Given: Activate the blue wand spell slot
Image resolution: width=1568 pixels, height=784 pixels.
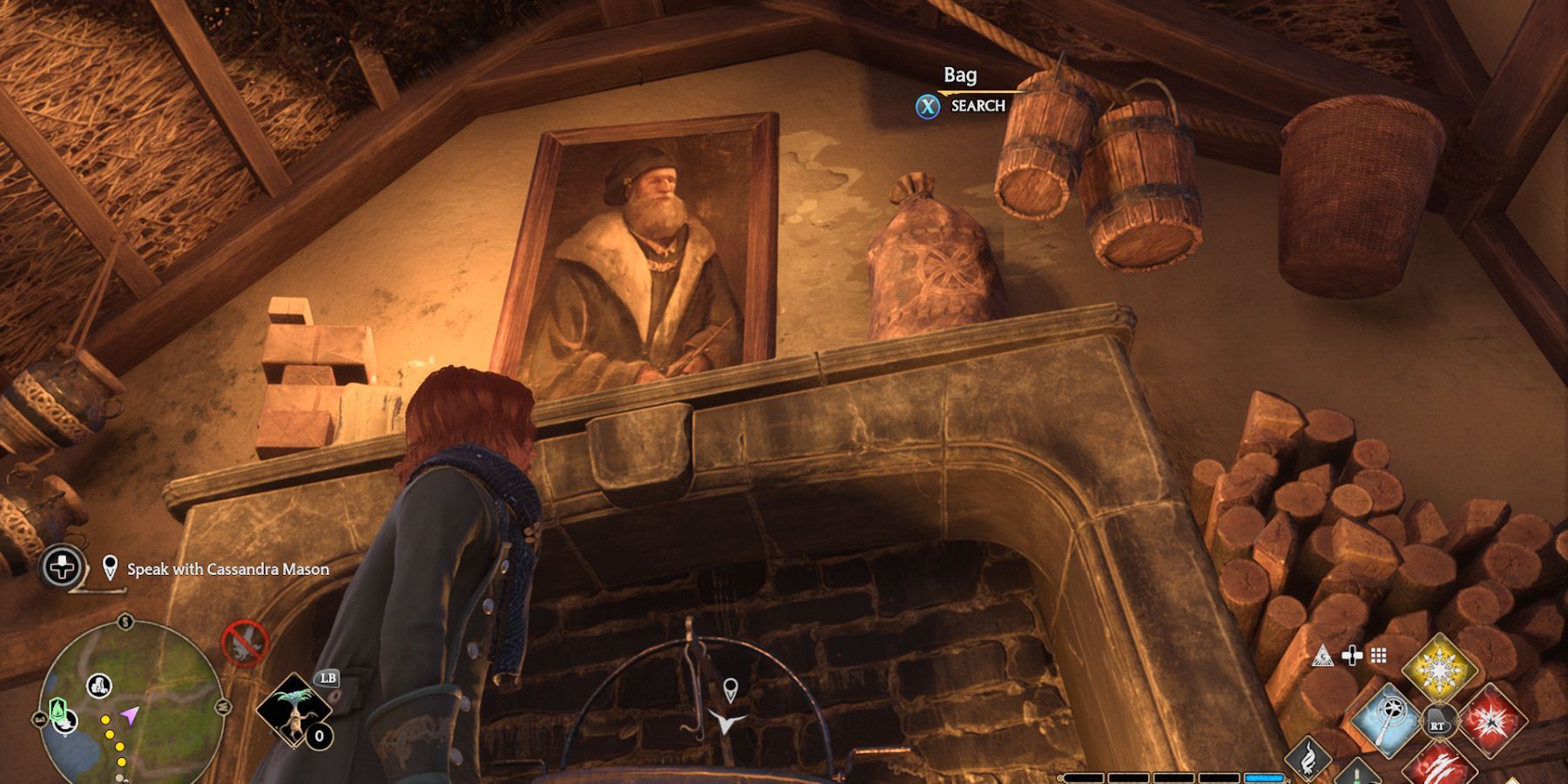Looking at the screenshot, I should click(x=1387, y=720).
